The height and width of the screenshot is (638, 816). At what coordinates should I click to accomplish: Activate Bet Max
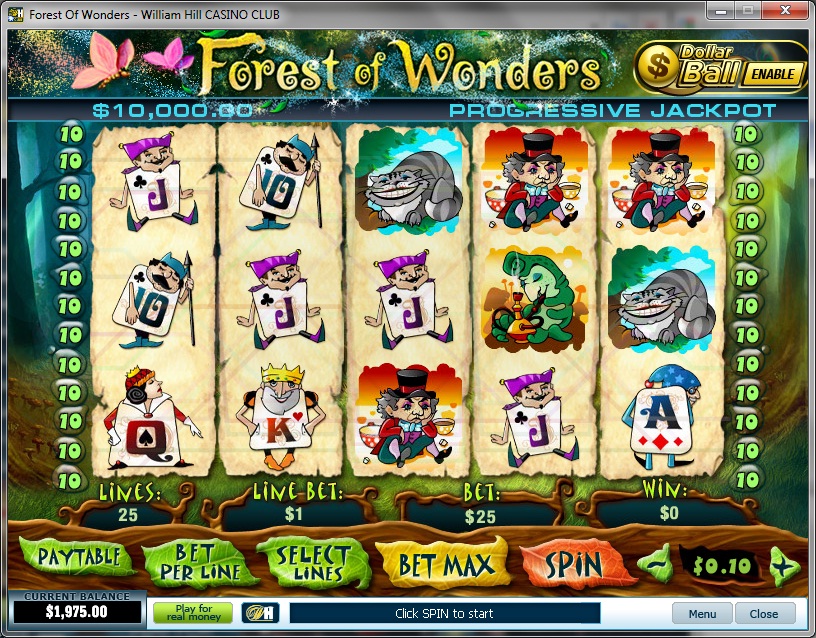tap(445, 565)
